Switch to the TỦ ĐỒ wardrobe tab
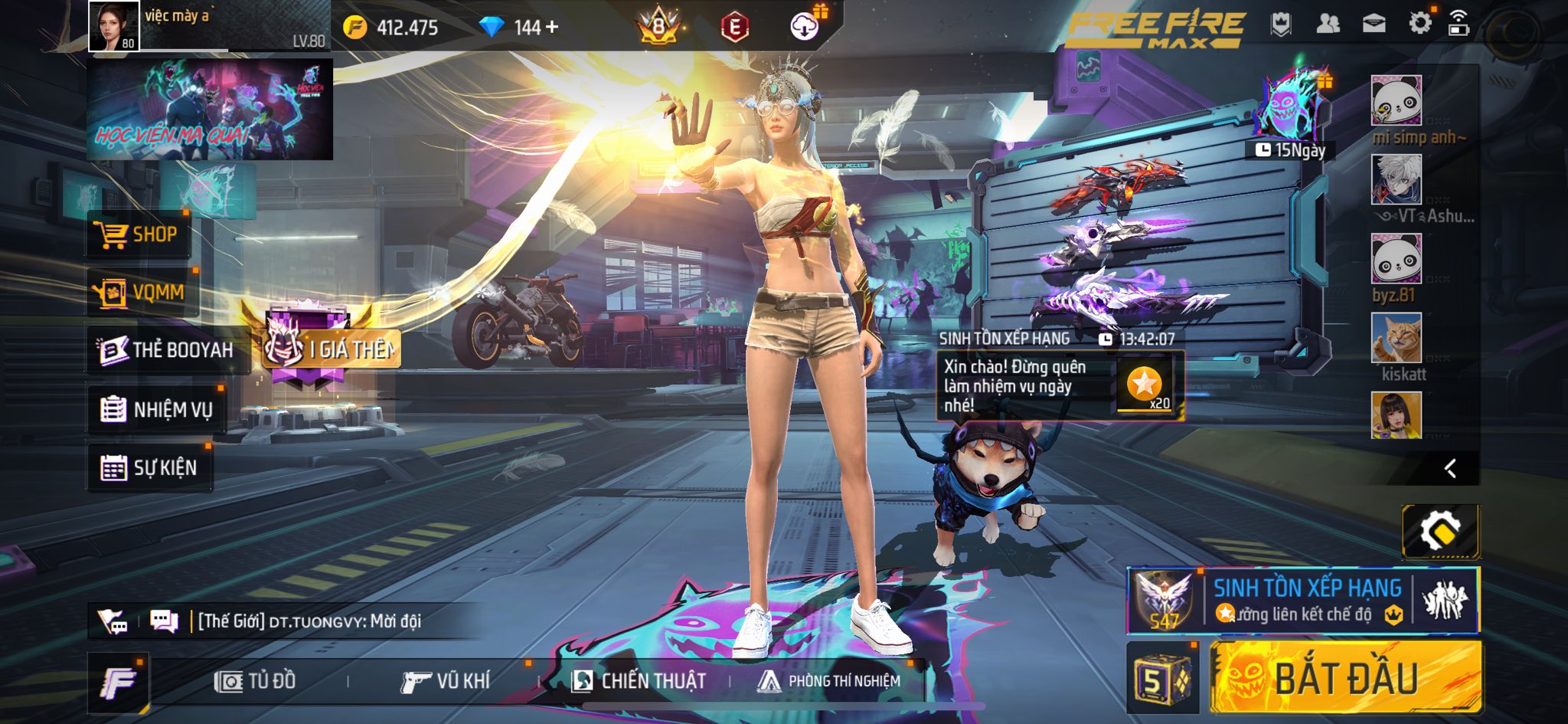 (256, 681)
